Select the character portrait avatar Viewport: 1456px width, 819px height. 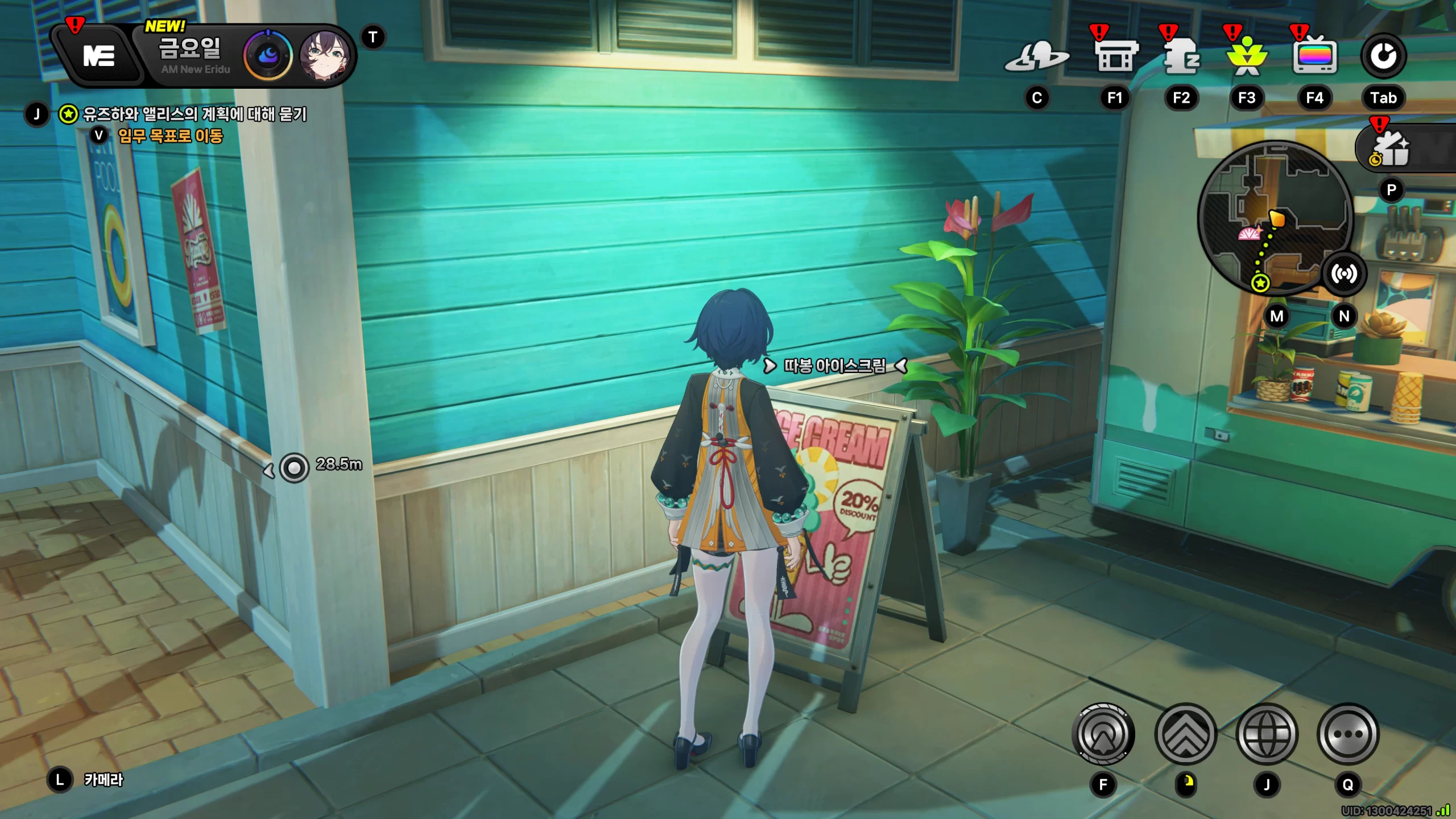324,56
